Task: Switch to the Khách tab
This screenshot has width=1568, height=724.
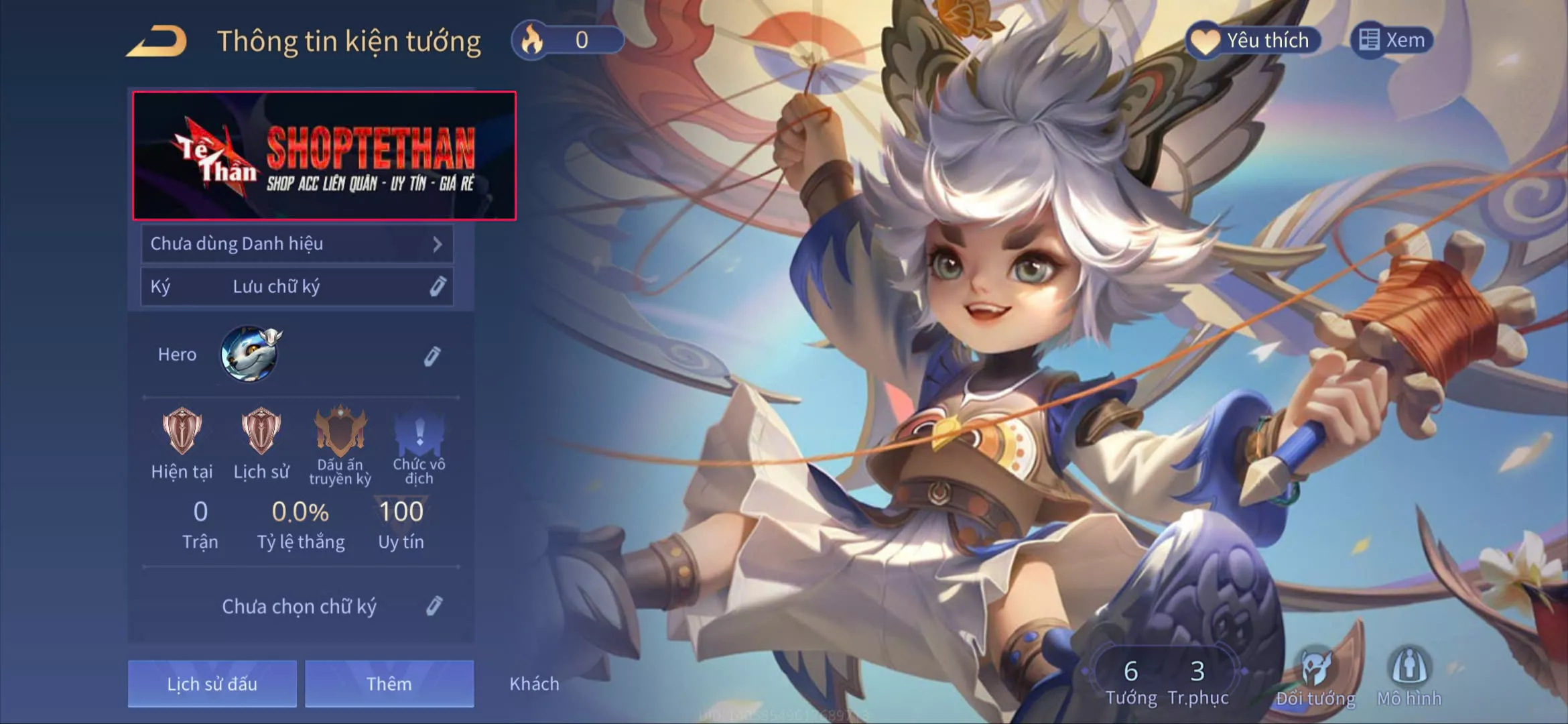Action: tap(534, 684)
